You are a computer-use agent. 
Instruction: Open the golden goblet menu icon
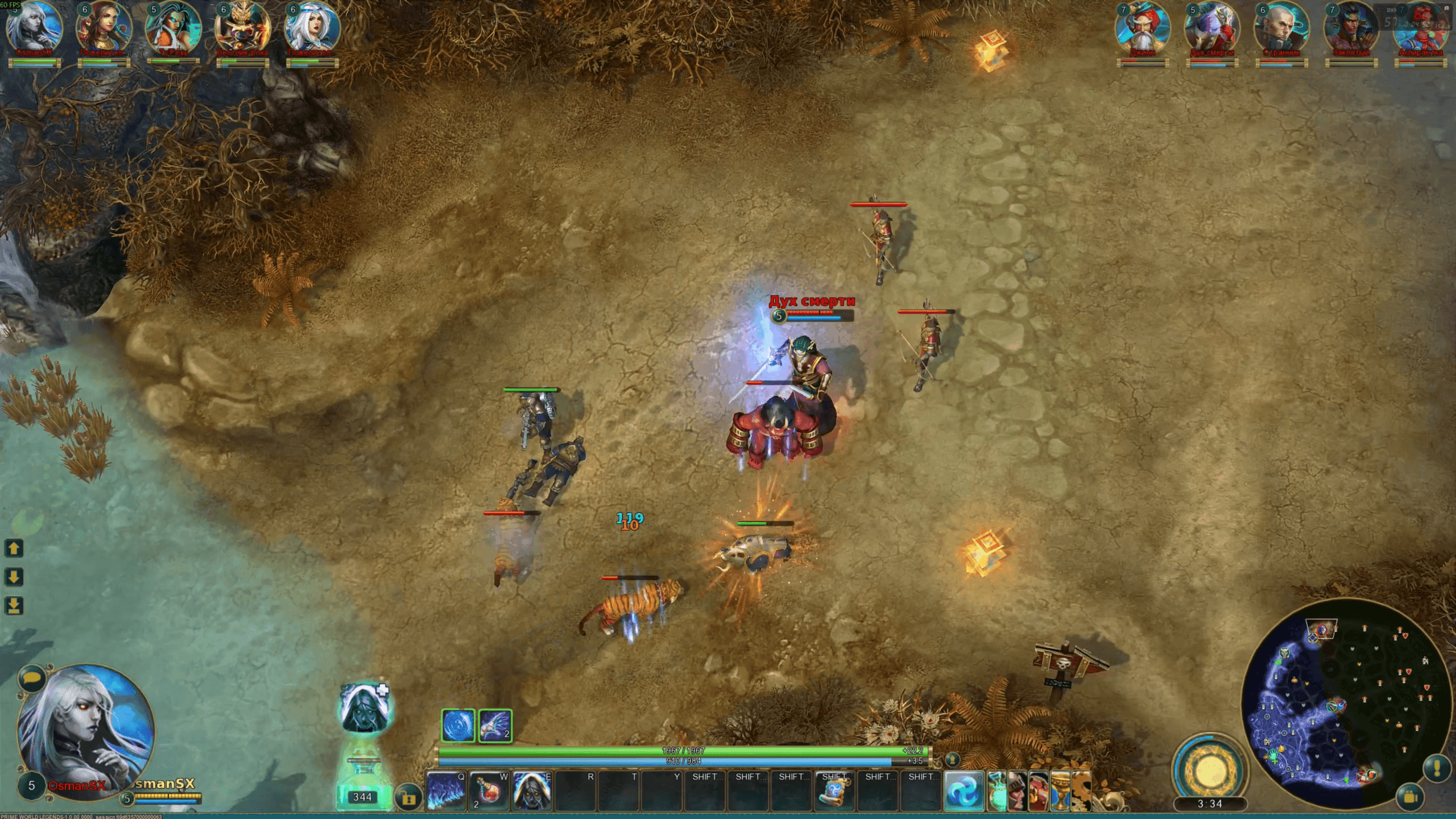click(x=1059, y=791)
